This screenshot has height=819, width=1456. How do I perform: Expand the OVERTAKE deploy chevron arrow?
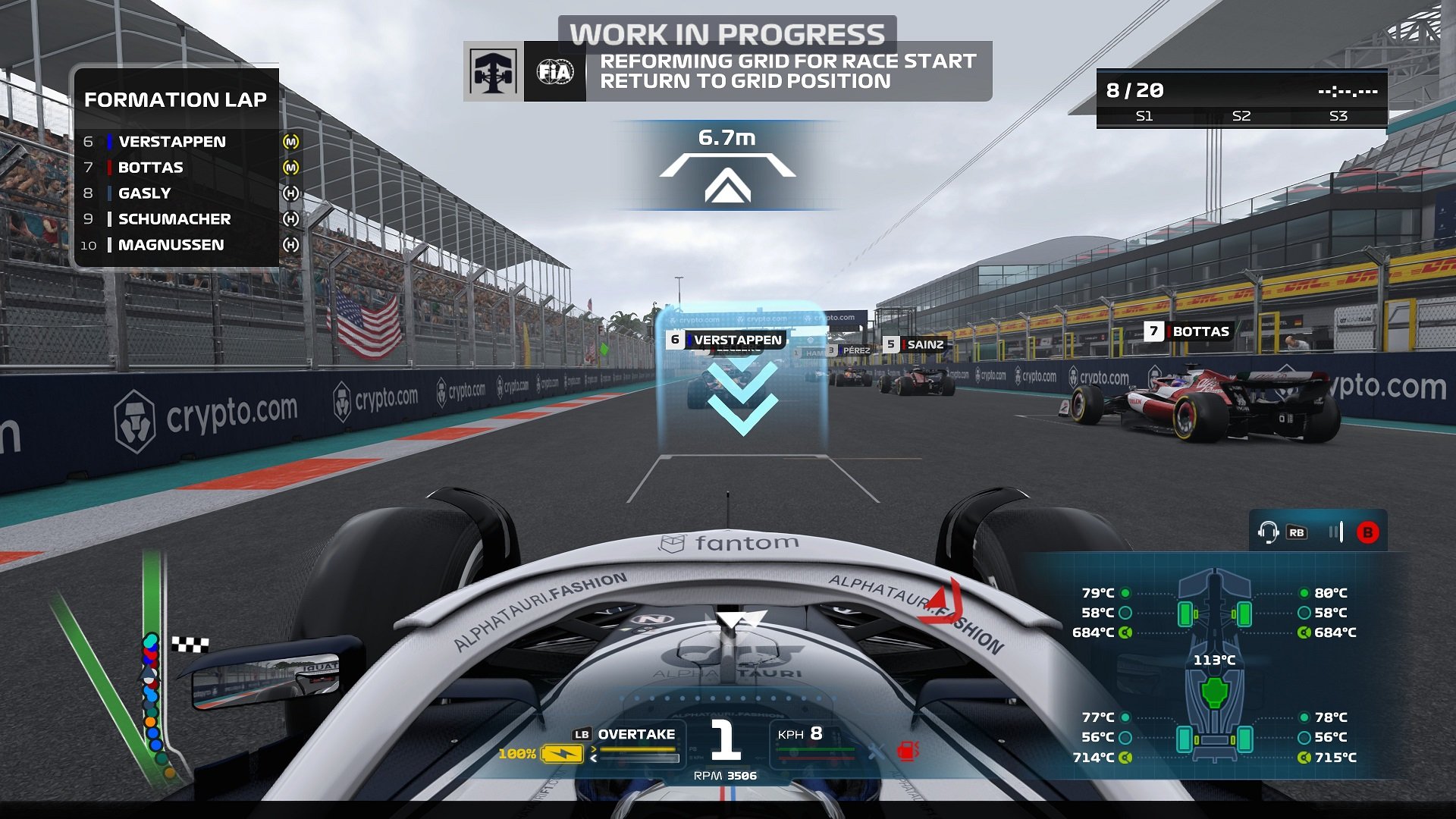coord(594,748)
